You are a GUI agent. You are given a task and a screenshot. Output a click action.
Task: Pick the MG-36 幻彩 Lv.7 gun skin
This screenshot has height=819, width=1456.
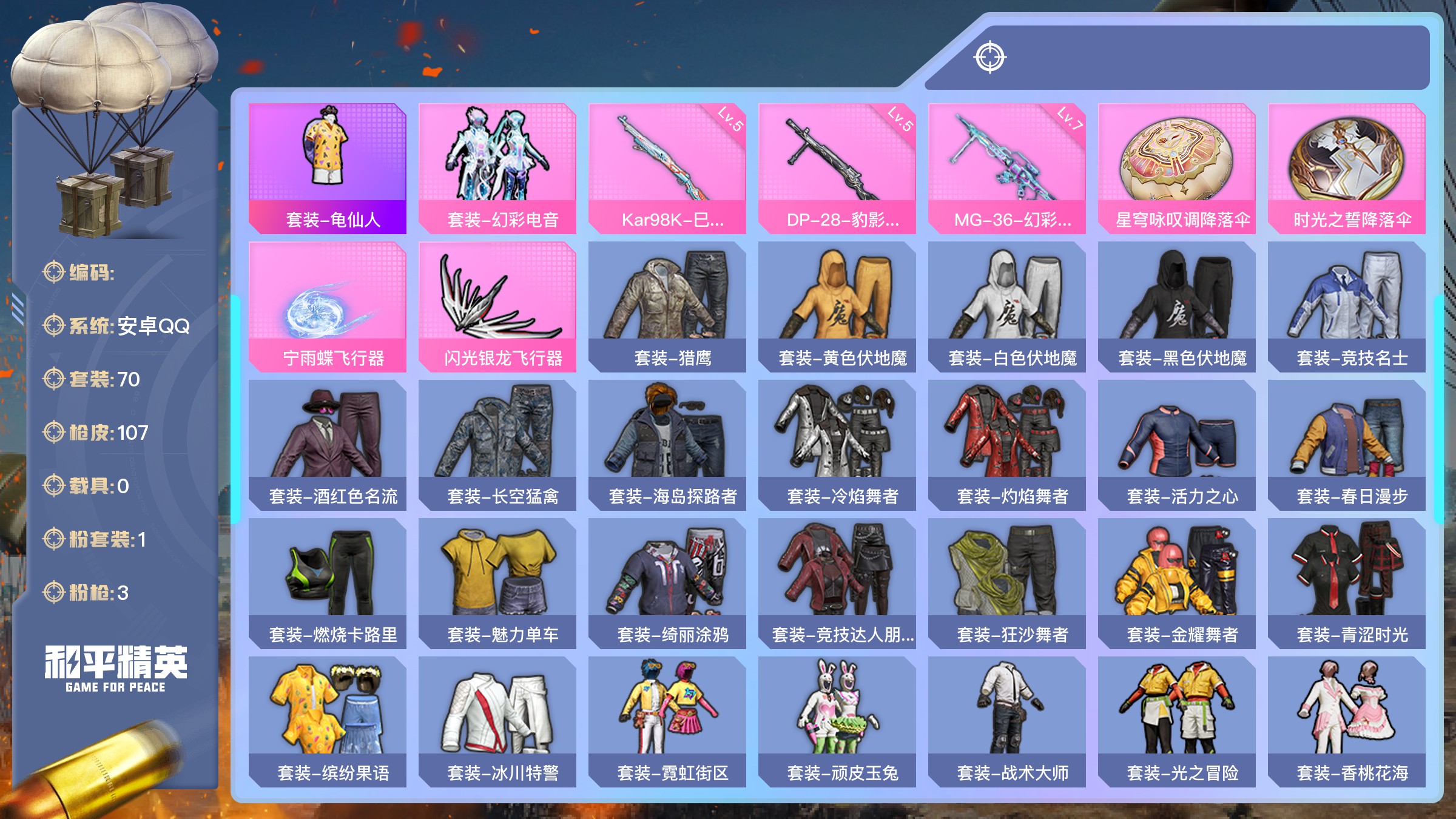[1007, 168]
